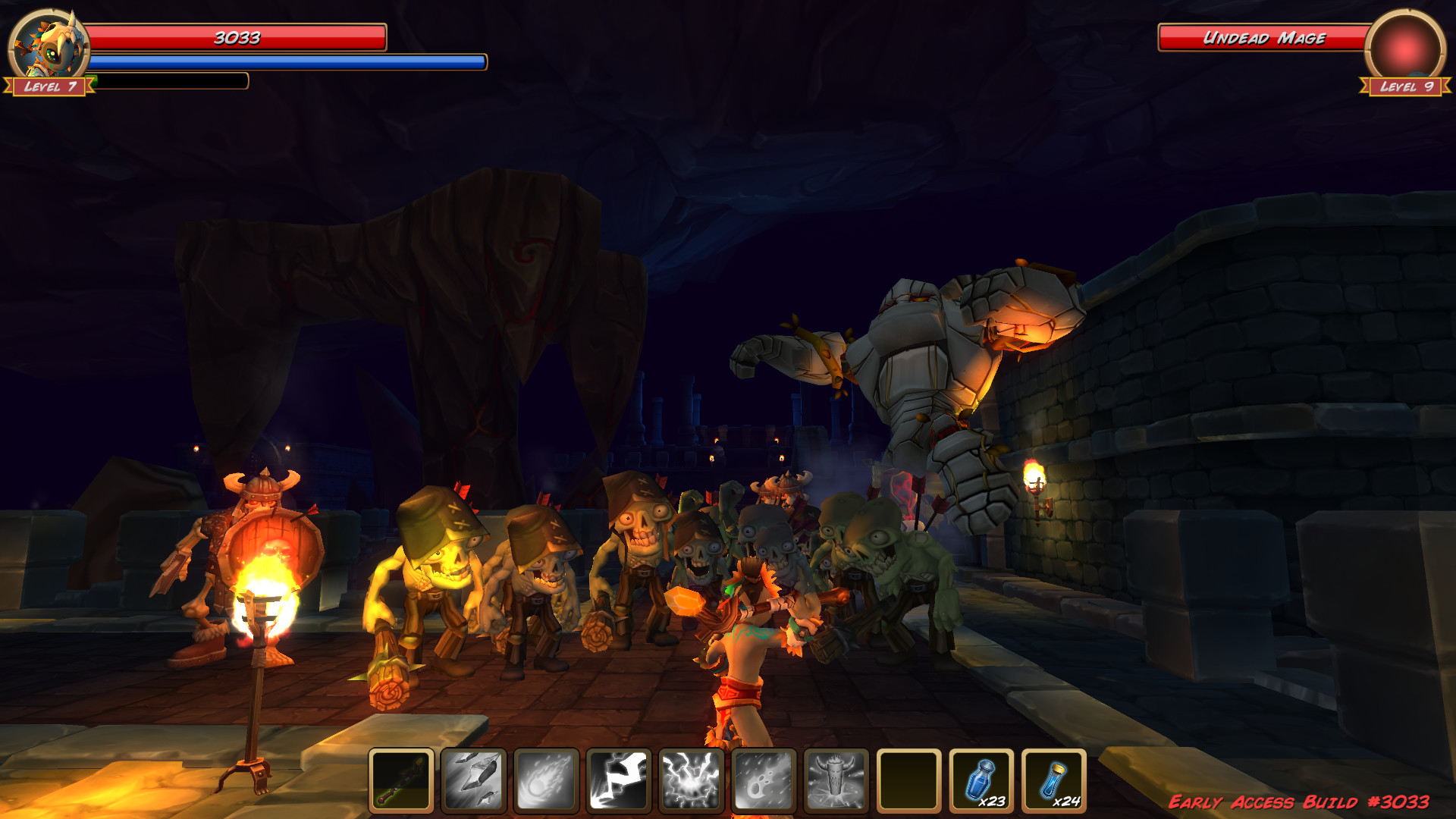Click the health bar labeled 3033
The width and height of the screenshot is (1456, 819).
tap(235, 35)
